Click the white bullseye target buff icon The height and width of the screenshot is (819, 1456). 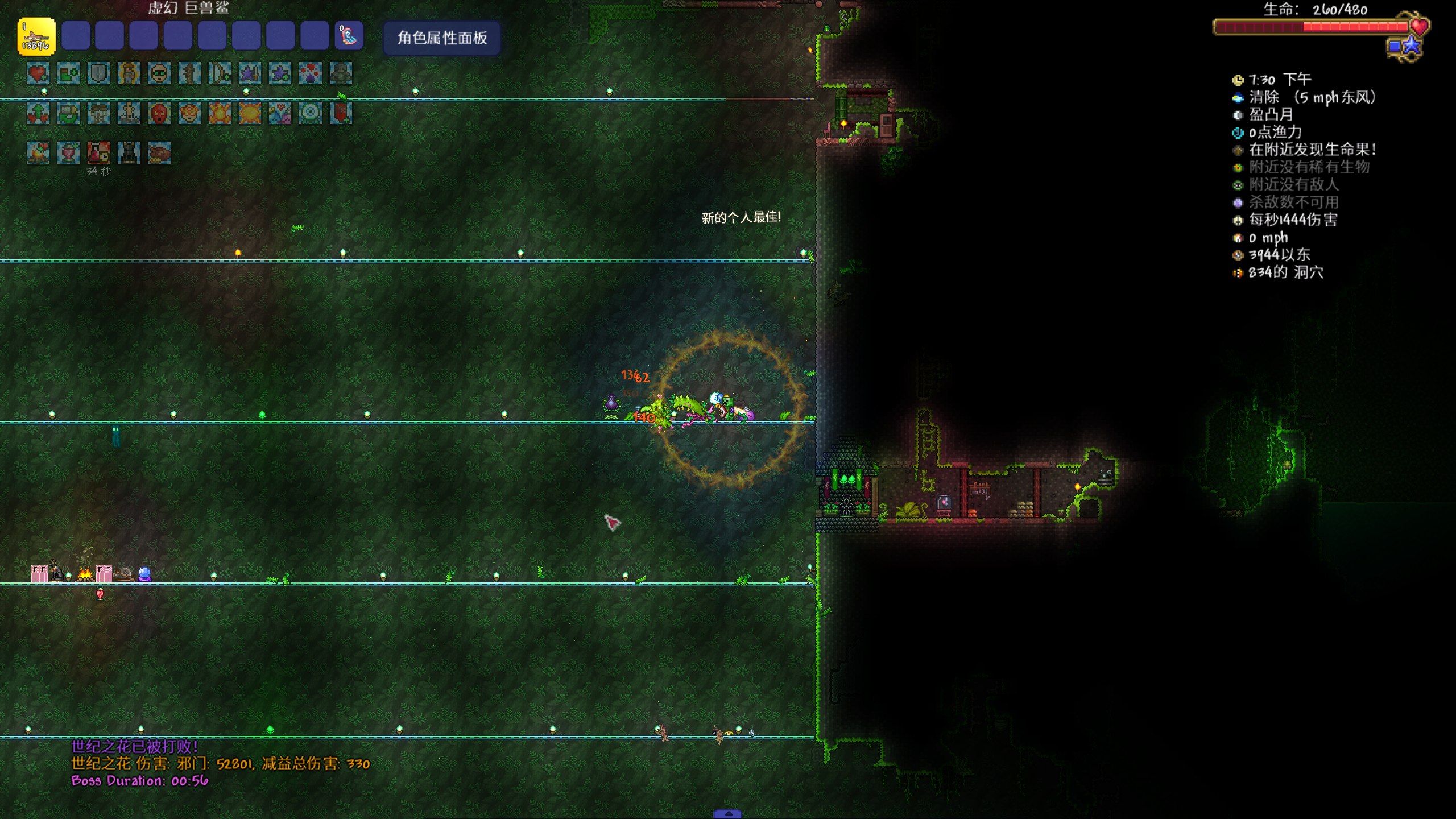point(310,113)
